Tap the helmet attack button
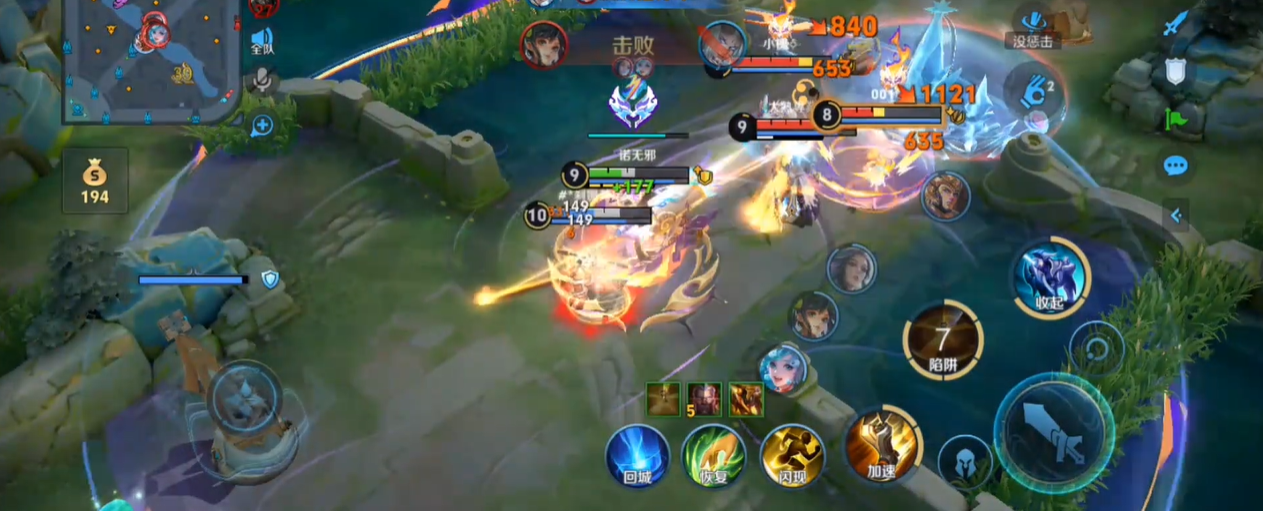This screenshot has height=511, width=1263. 964,463
